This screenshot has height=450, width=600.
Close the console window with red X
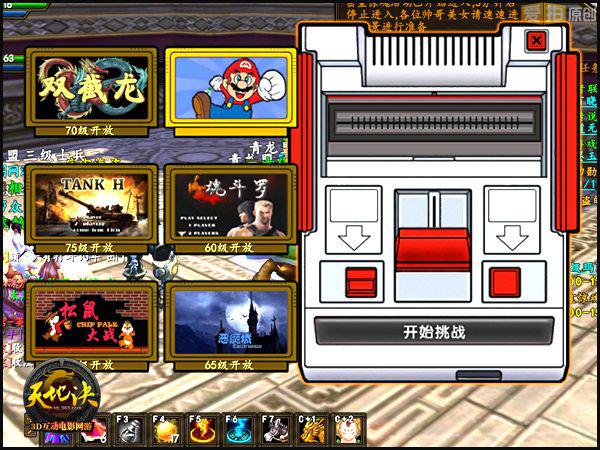coord(536,40)
